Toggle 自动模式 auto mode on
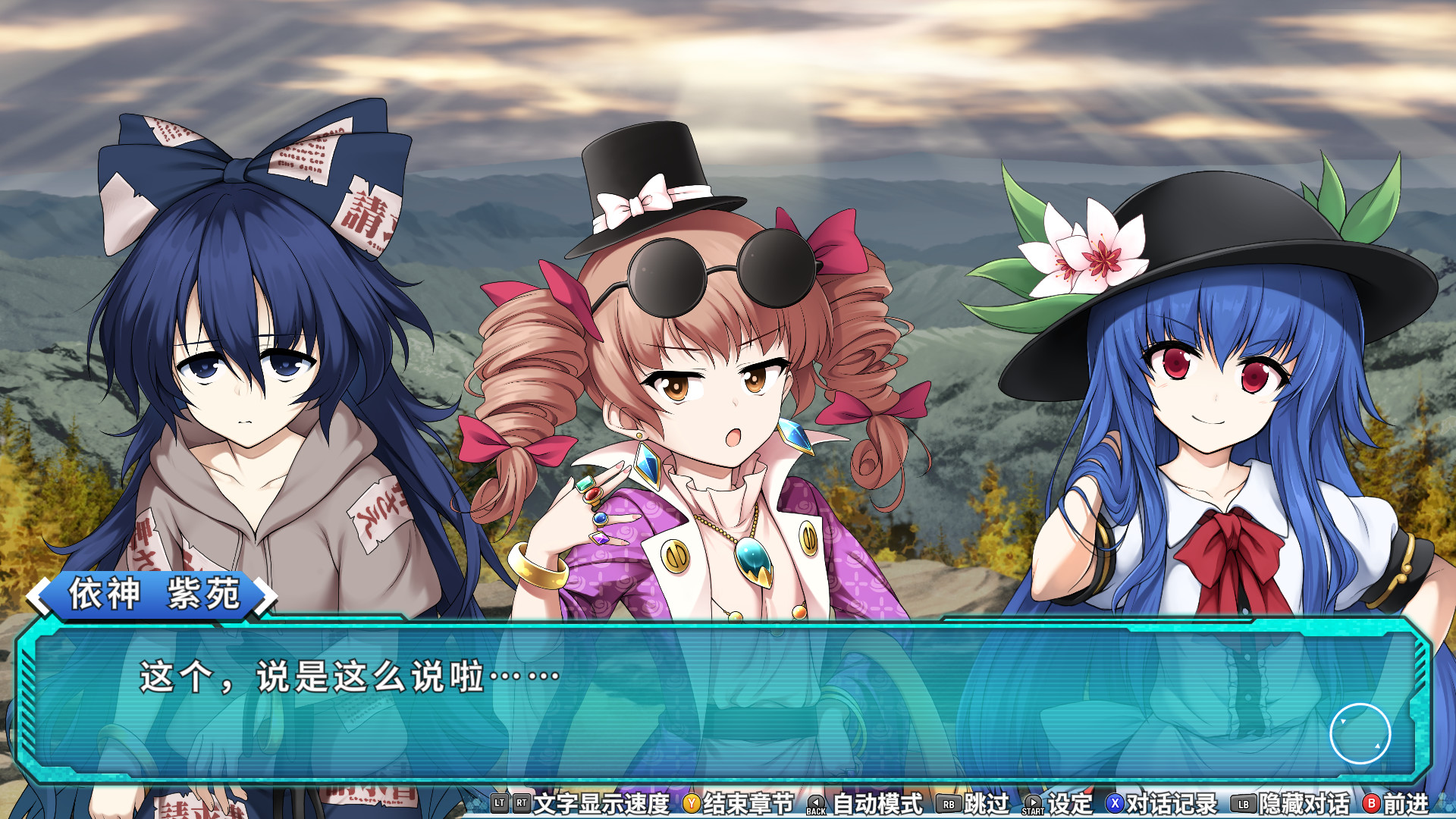The height and width of the screenshot is (819, 1456). (877, 805)
